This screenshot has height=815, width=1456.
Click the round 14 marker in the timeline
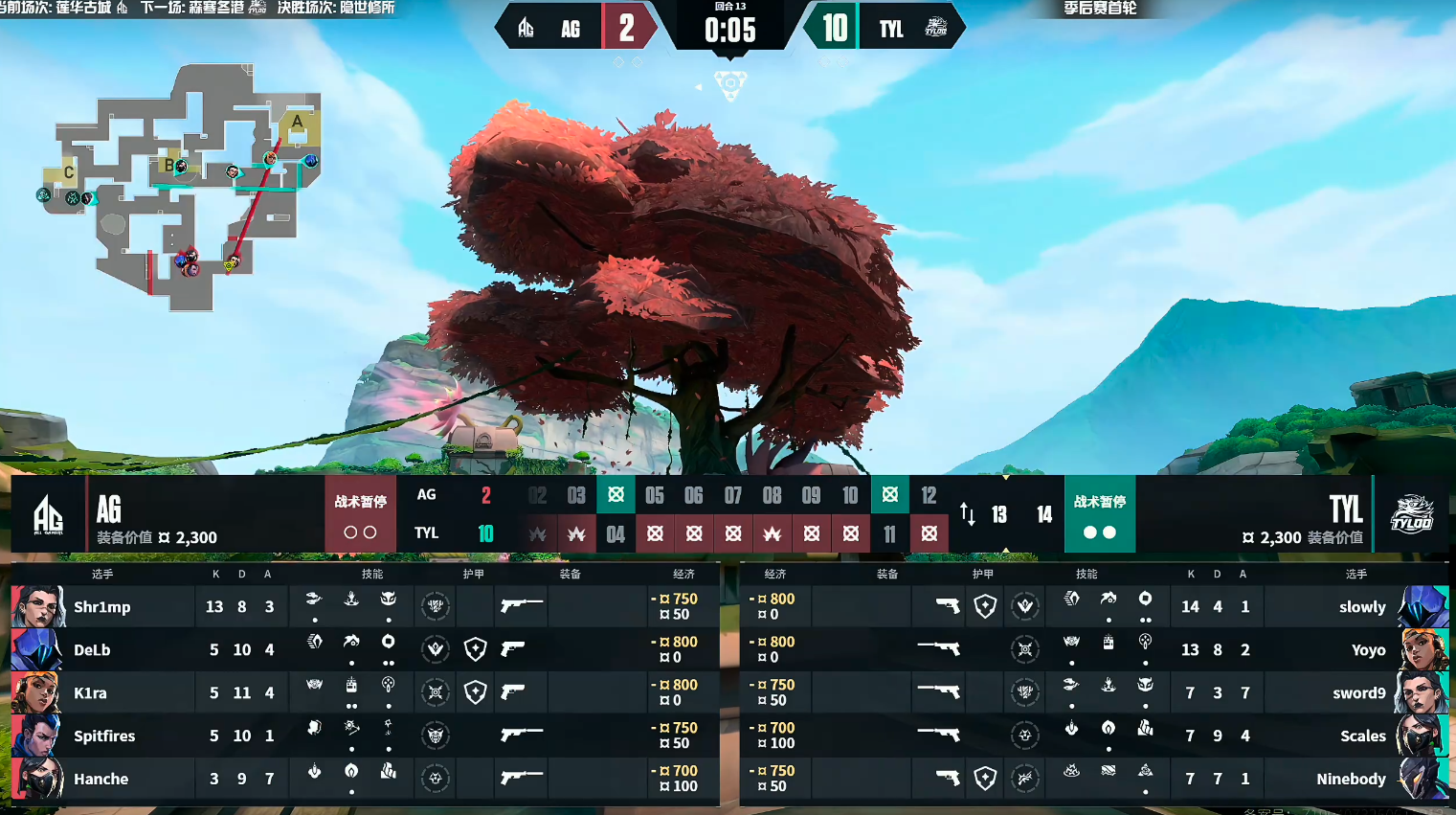point(1043,515)
